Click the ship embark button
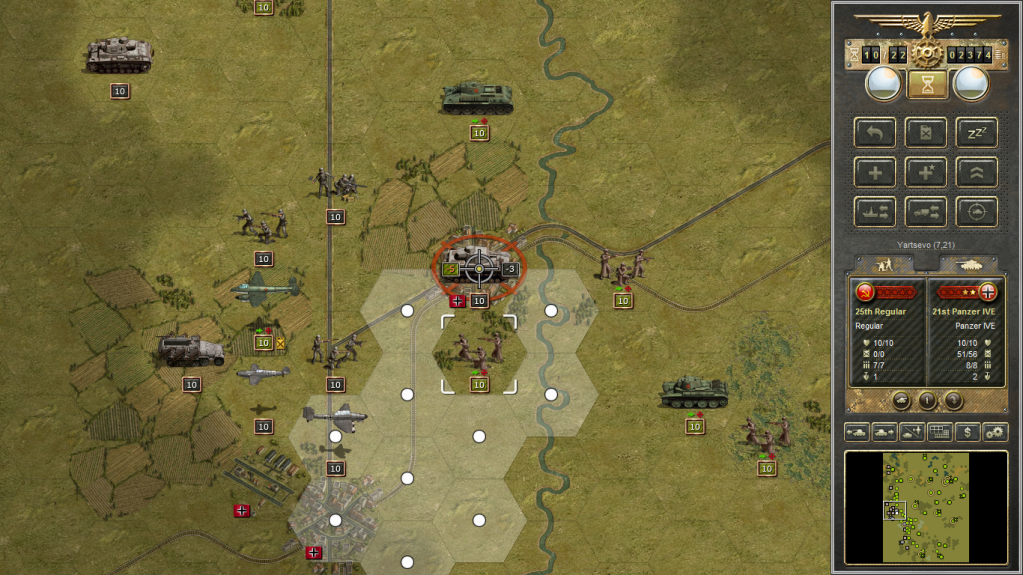 tap(875, 211)
